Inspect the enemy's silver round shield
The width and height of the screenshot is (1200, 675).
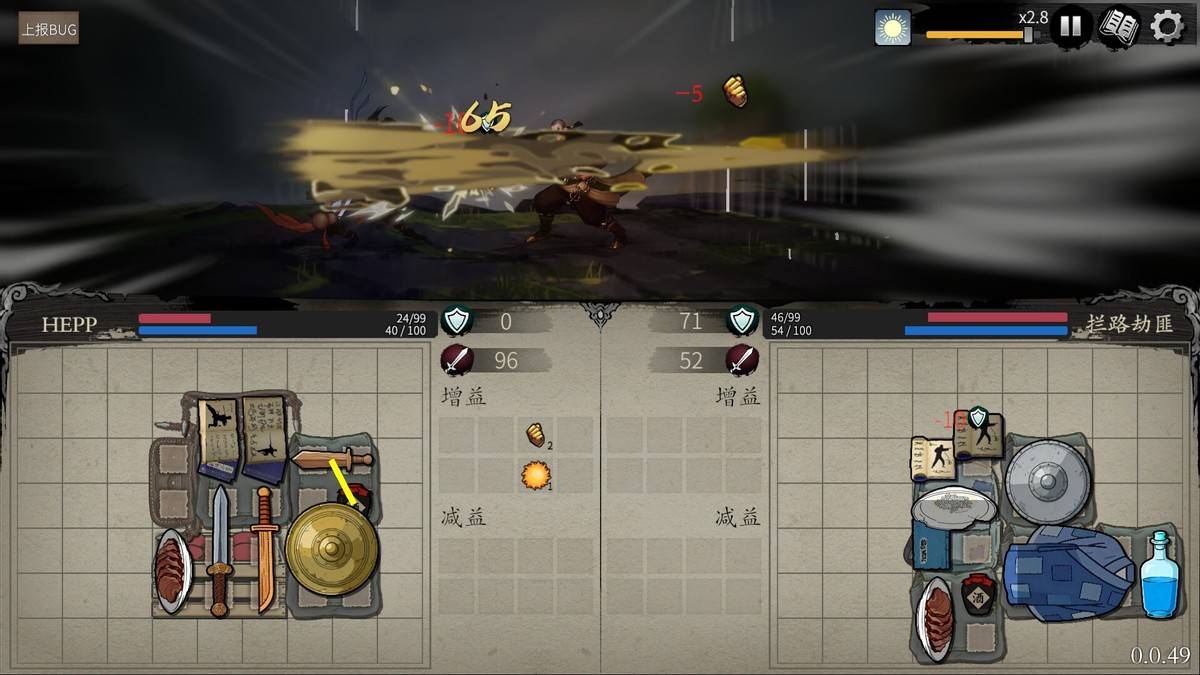tap(1046, 481)
